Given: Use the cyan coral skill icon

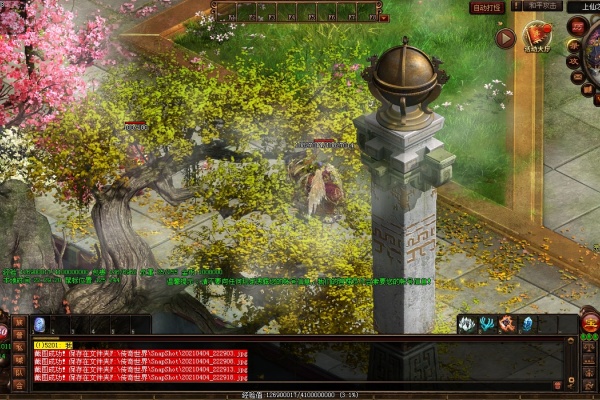Looking at the screenshot, I should tap(486, 324).
